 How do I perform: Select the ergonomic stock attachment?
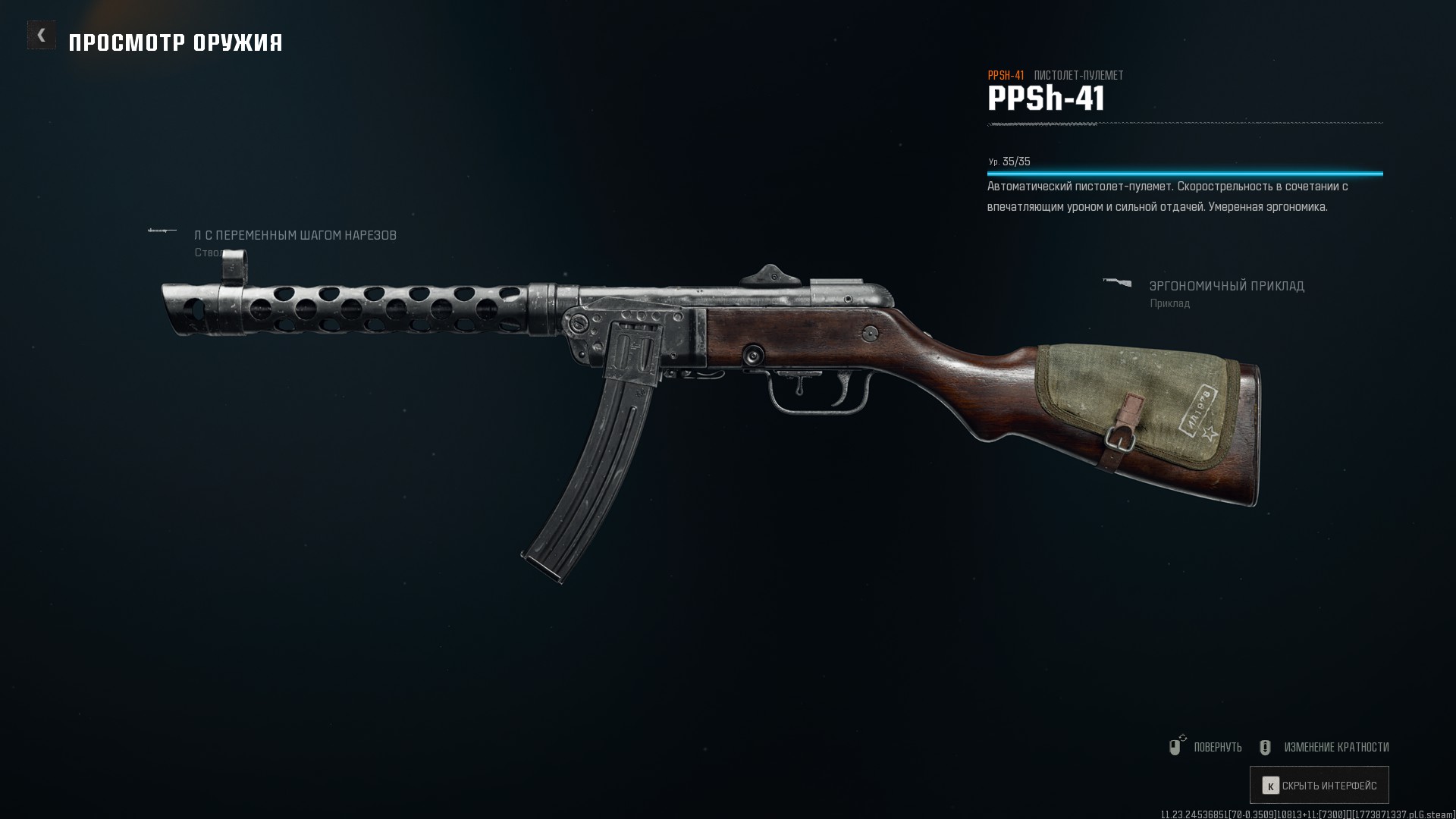[1226, 287]
